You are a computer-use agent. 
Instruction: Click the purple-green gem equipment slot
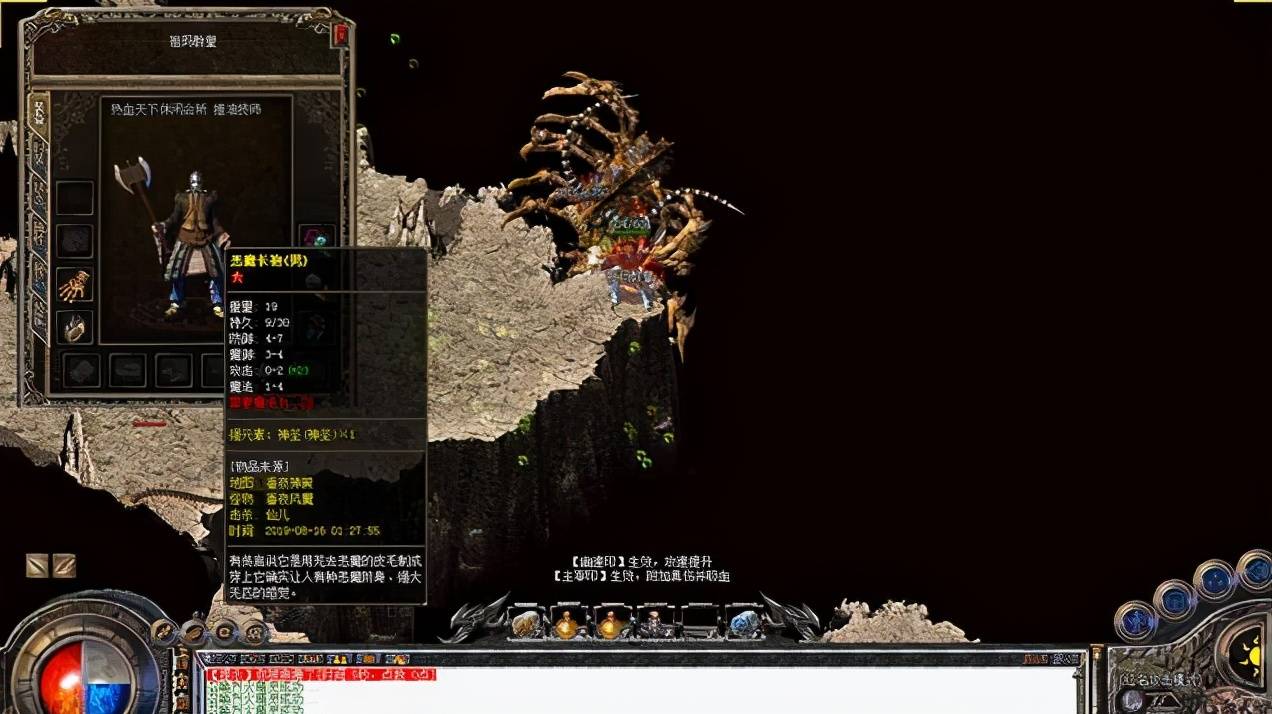(316, 240)
